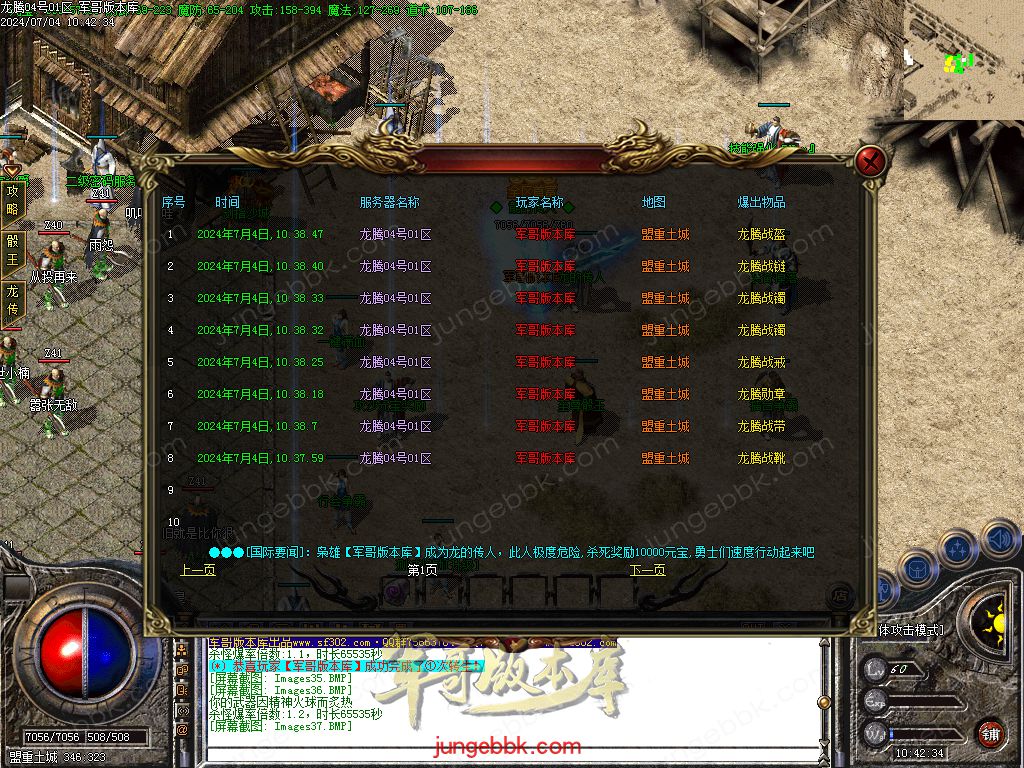Open the four-star sparkle skills button

point(958,548)
